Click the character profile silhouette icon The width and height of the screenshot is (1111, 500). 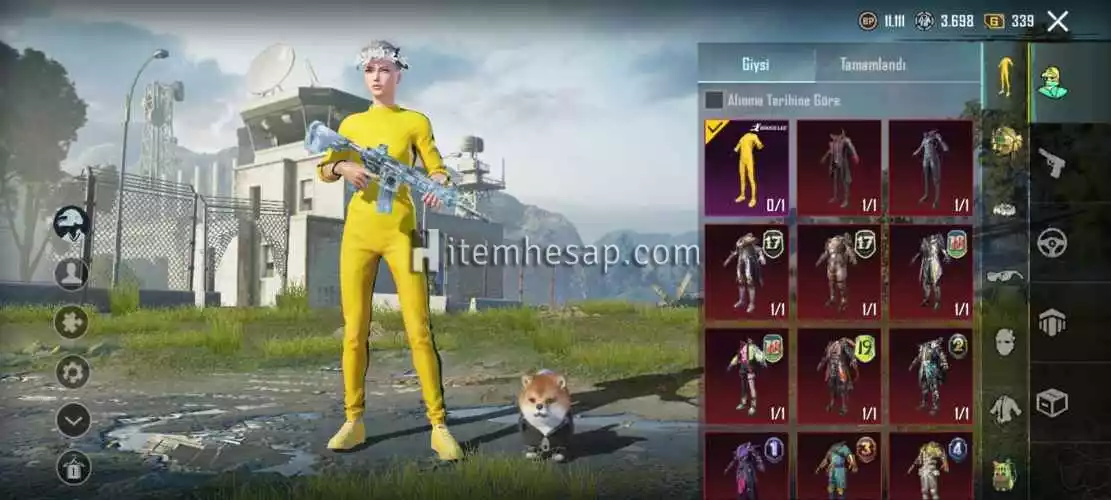click(72, 273)
